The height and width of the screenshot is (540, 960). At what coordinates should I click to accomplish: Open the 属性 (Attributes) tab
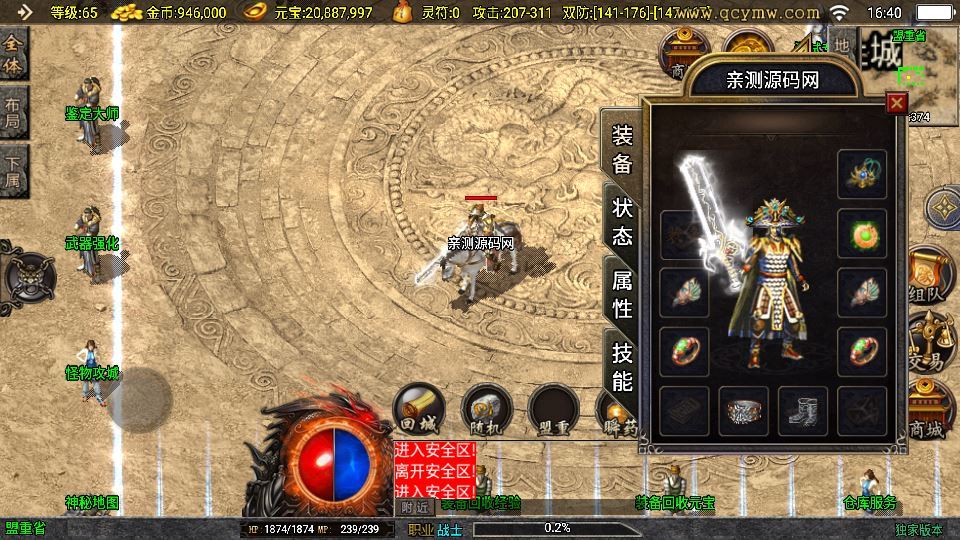click(x=622, y=294)
